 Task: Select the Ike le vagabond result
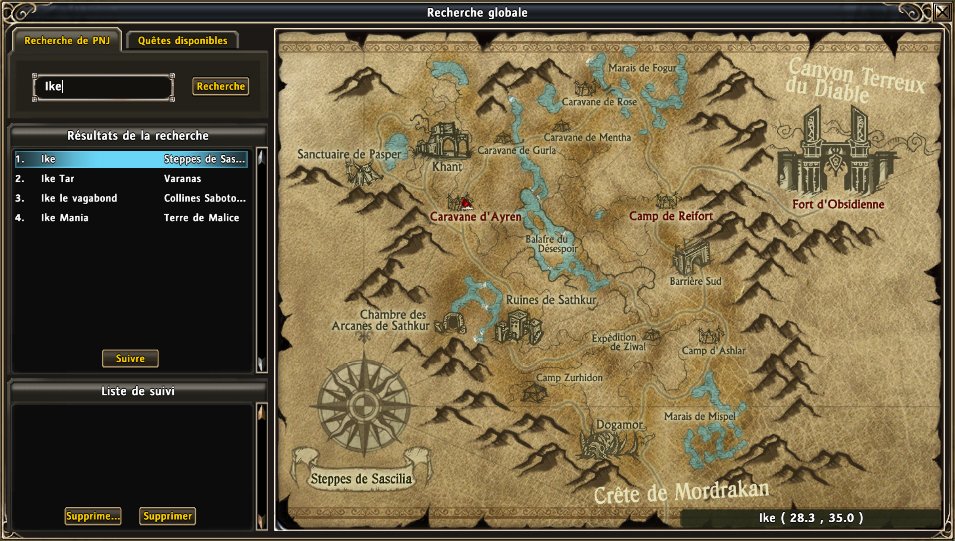click(130, 198)
